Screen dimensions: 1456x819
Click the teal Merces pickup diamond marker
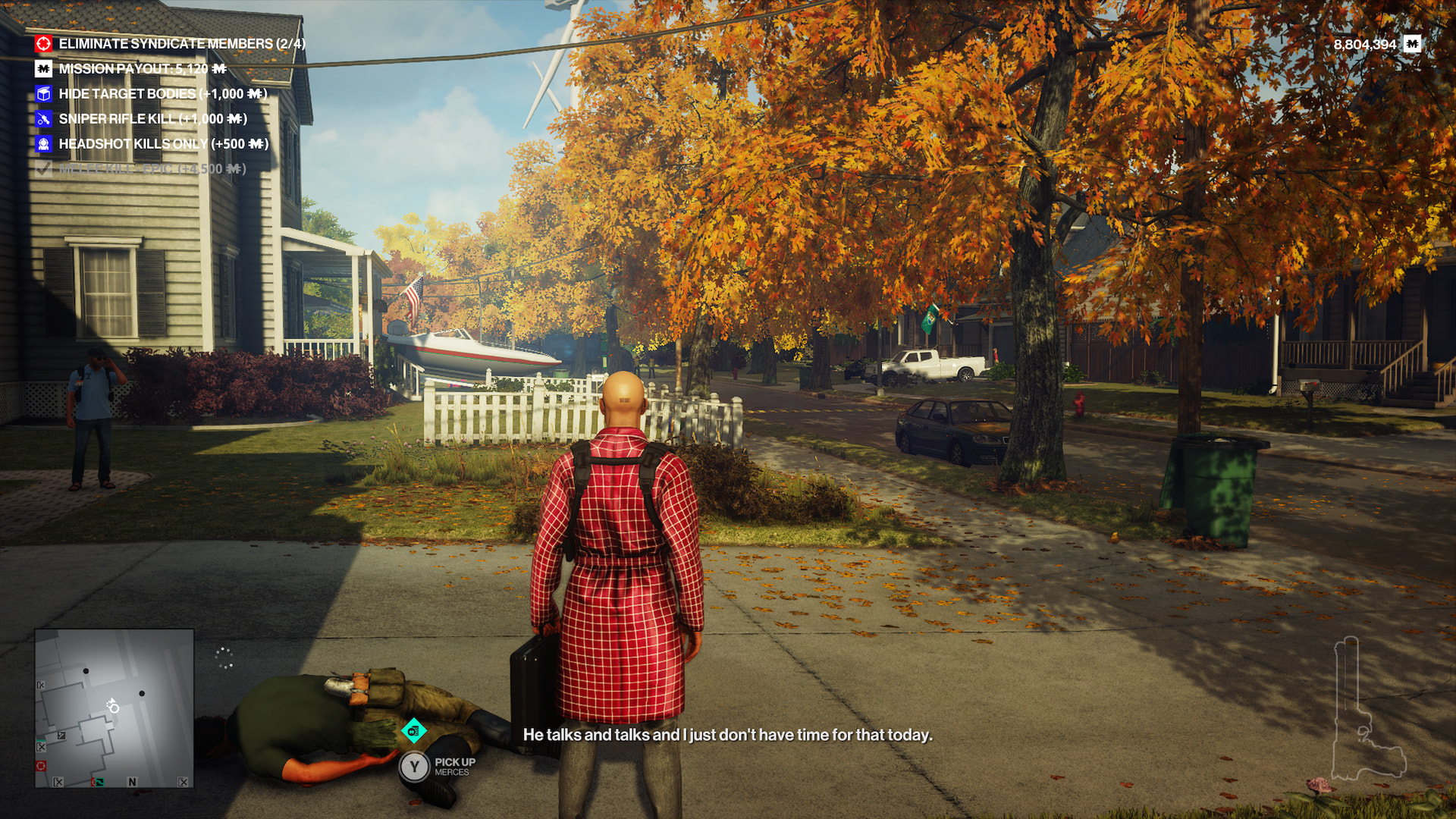click(x=413, y=731)
